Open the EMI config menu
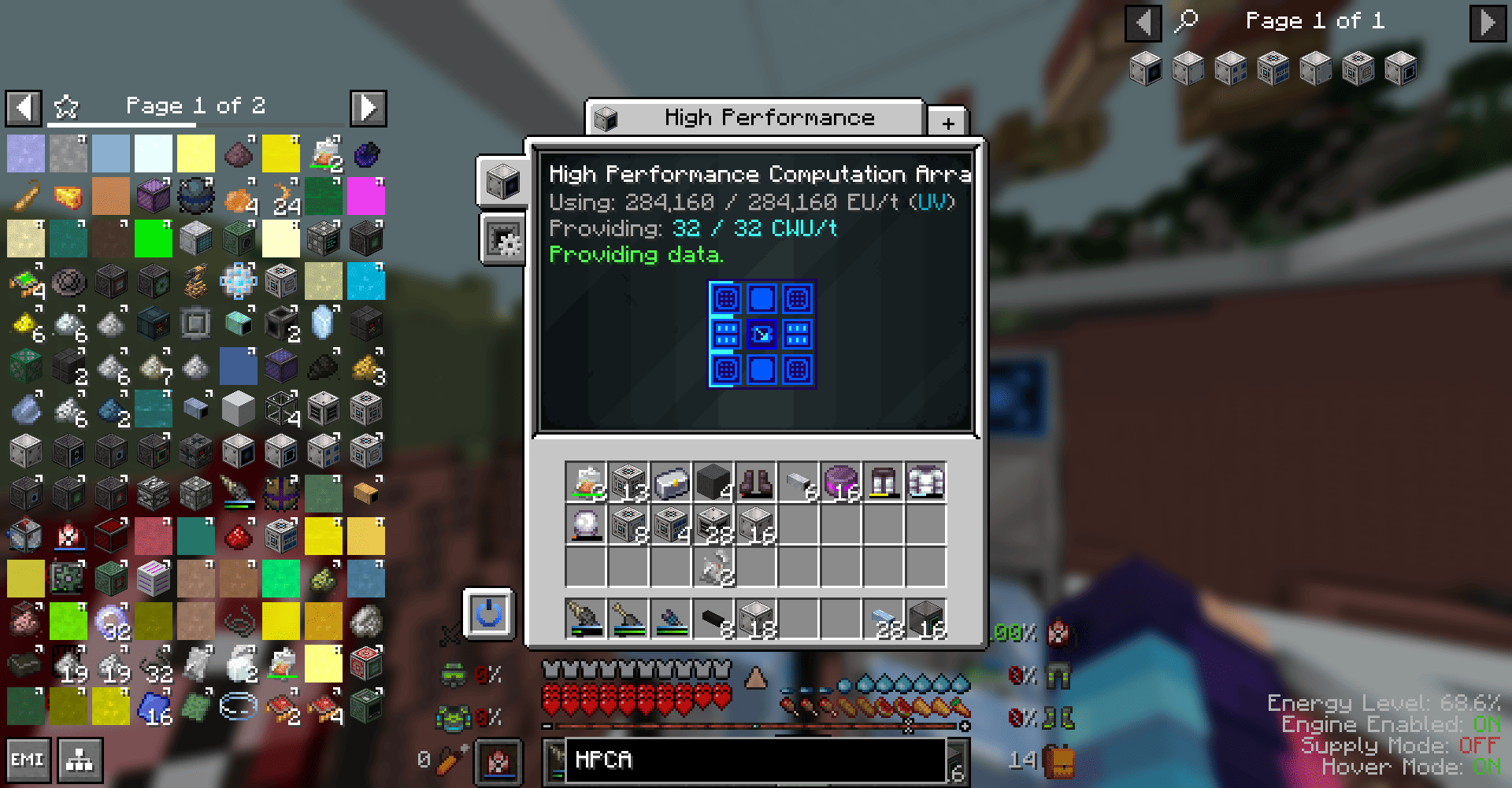The height and width of the screenshot is (788, 1512). tap(28, 760)
